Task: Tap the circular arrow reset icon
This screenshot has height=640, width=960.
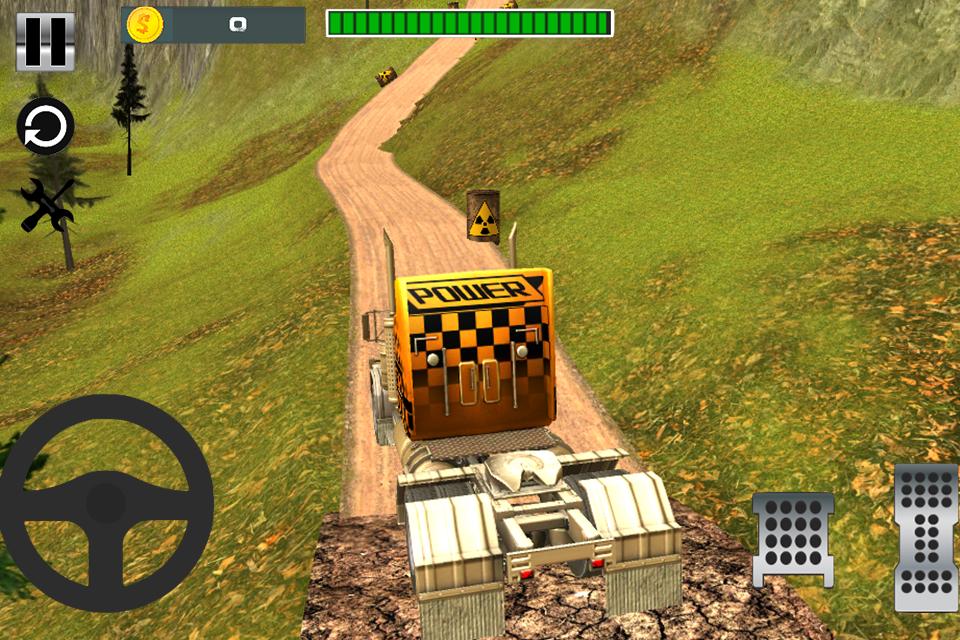Action: pos(45,127)
